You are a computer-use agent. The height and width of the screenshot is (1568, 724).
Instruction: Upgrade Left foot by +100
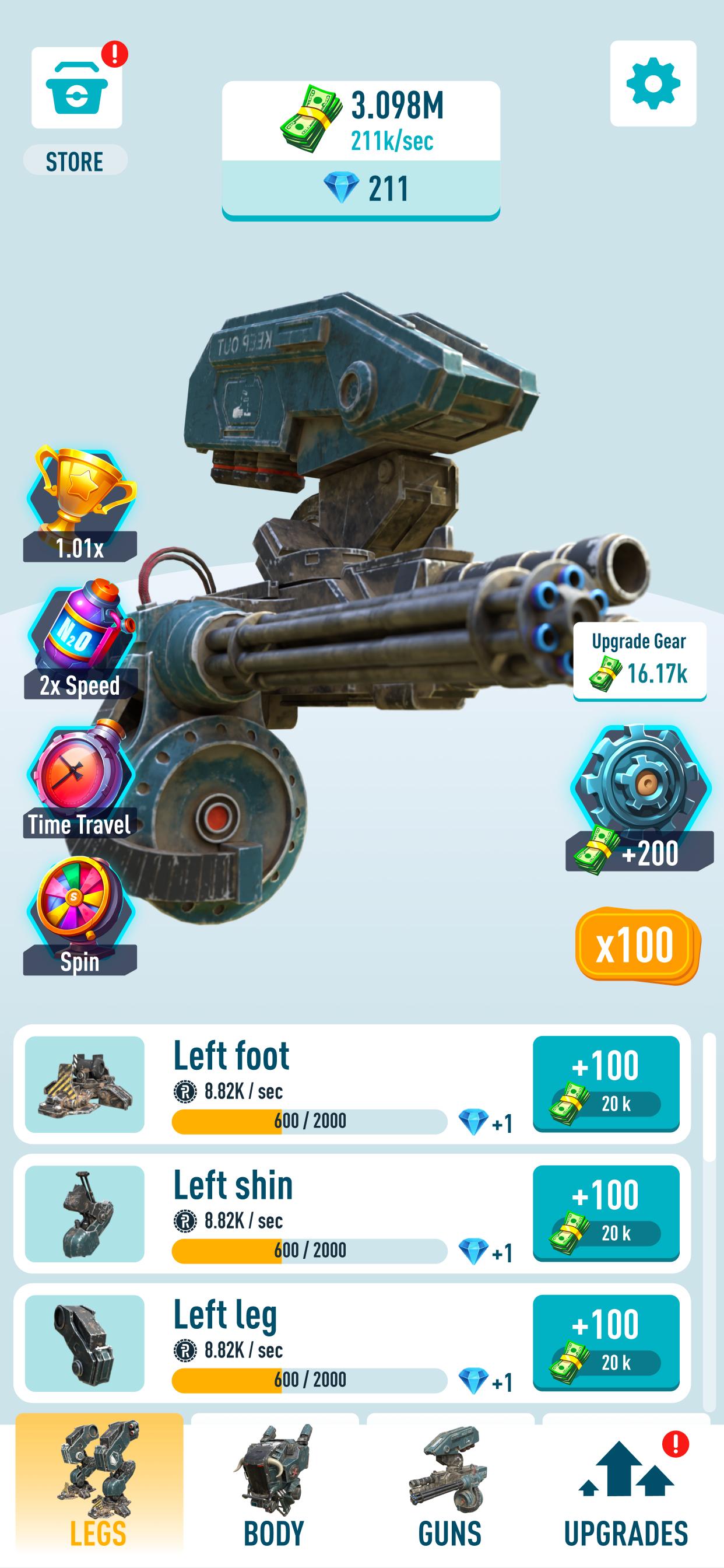coord(606,1083)
